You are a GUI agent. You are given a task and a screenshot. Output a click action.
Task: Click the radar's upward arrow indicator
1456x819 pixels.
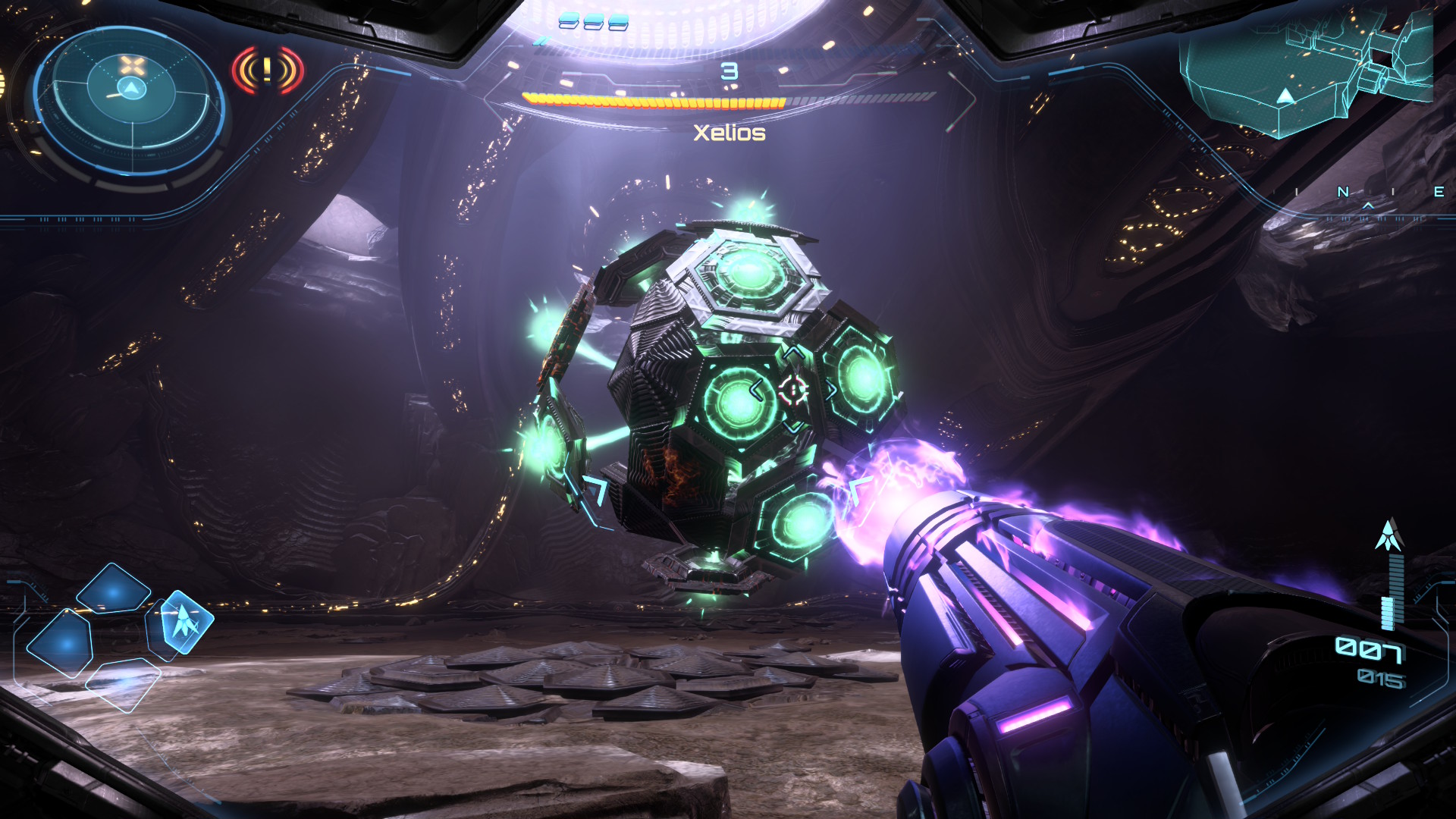[x=130, y=88]
